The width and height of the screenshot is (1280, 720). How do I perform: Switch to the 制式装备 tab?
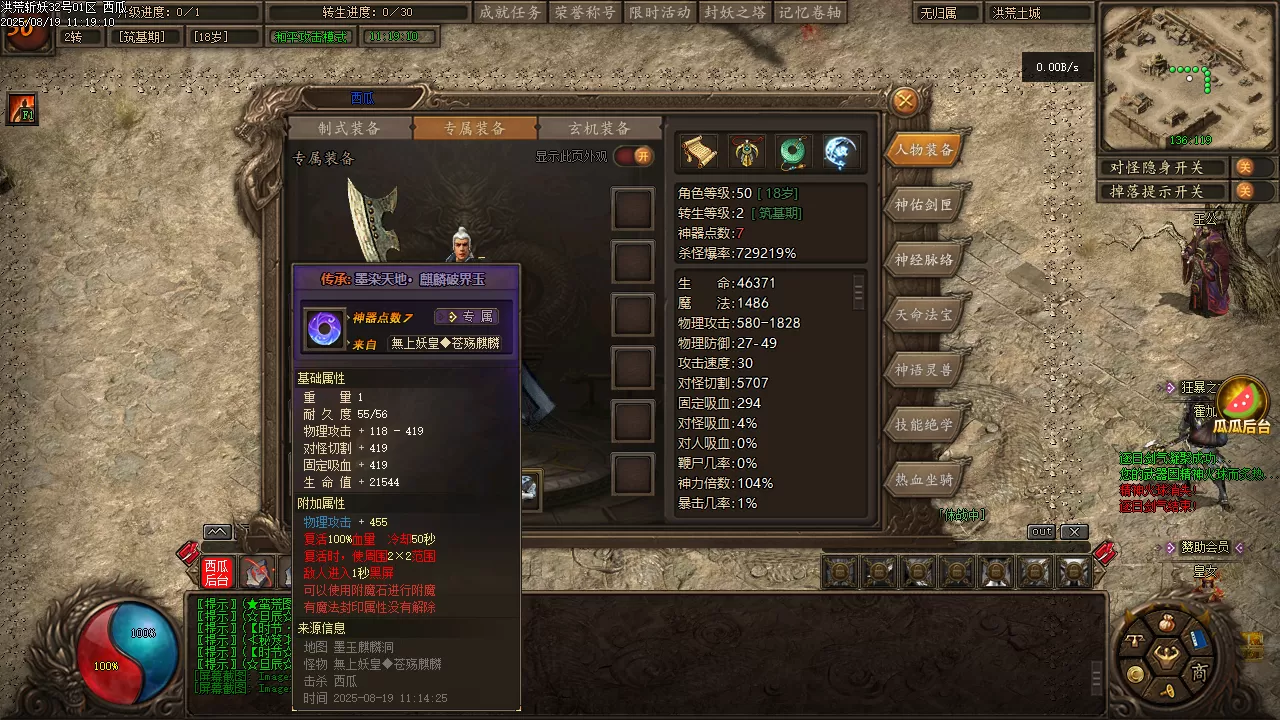pyautogui.click(x=350, y=128)
